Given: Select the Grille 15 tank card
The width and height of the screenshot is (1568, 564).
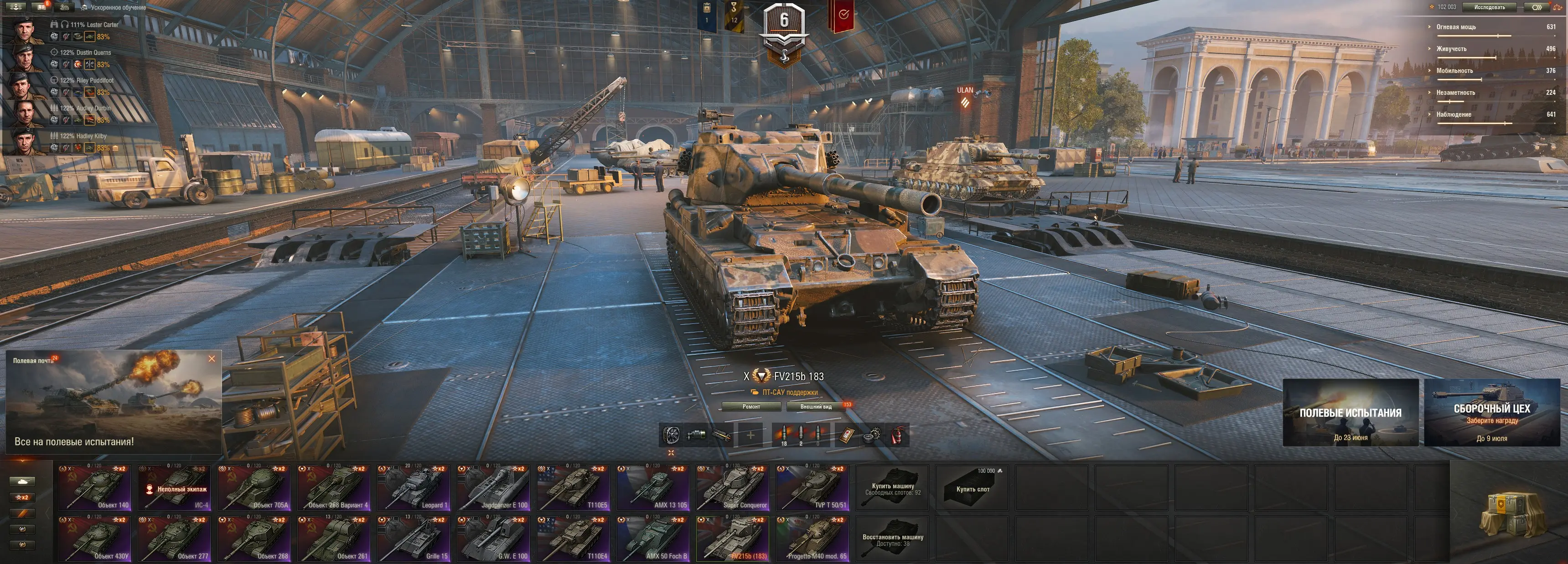Looking at the screenshot, I should (x=413, y=539).
